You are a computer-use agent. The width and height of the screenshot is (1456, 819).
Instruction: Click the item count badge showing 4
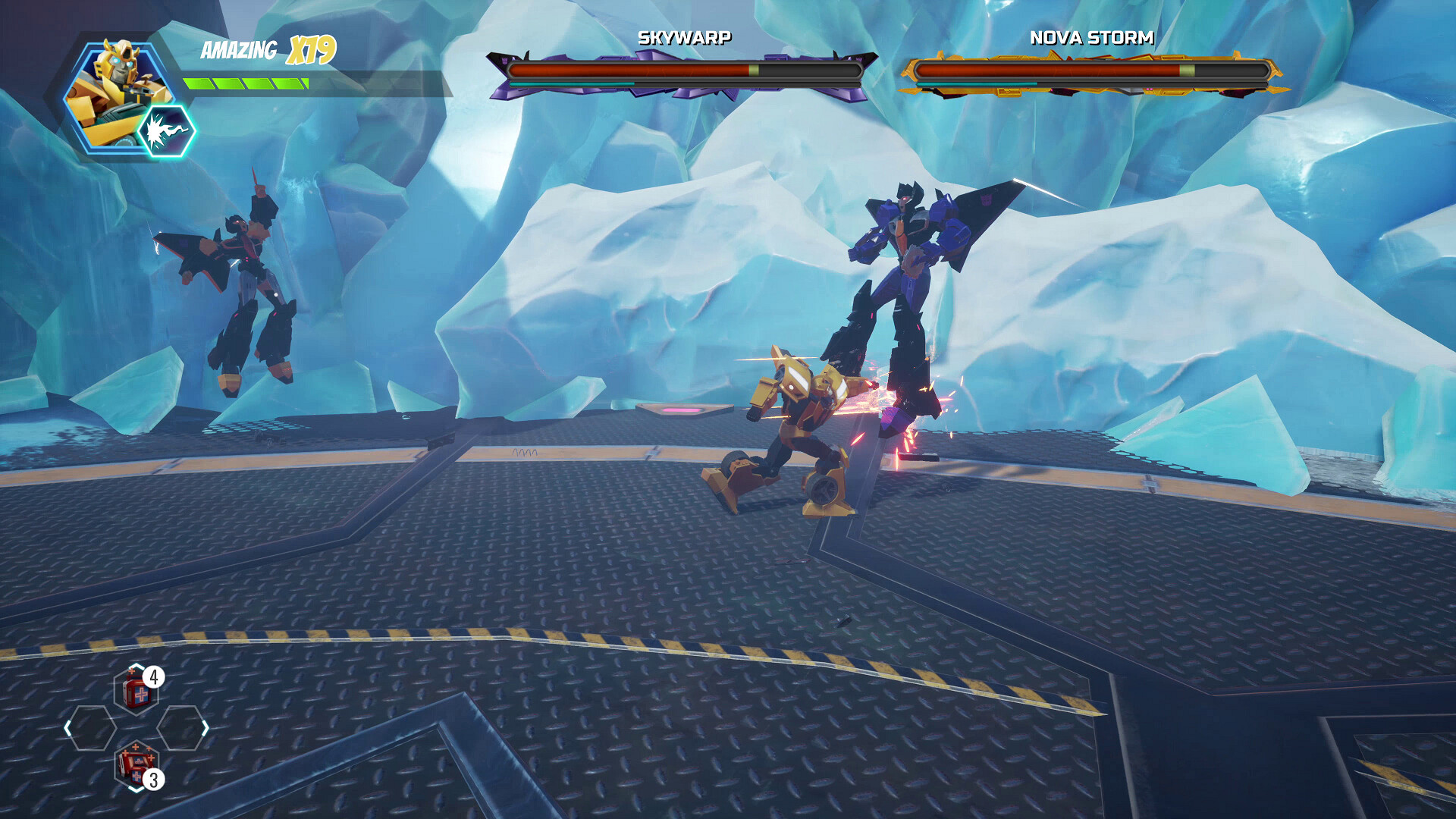tap(154, 677)
